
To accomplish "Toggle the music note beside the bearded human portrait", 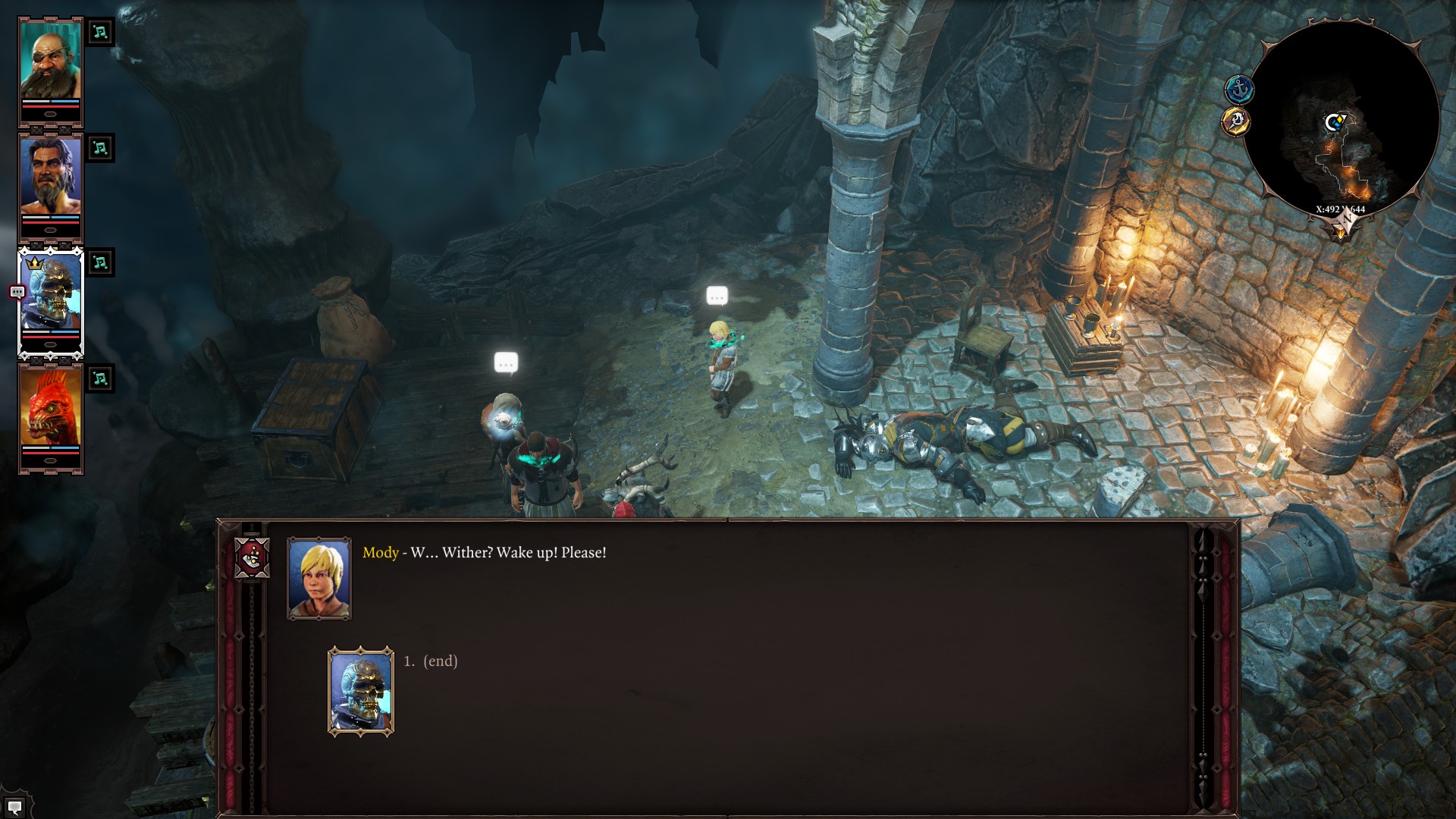I will click(99, 149).
